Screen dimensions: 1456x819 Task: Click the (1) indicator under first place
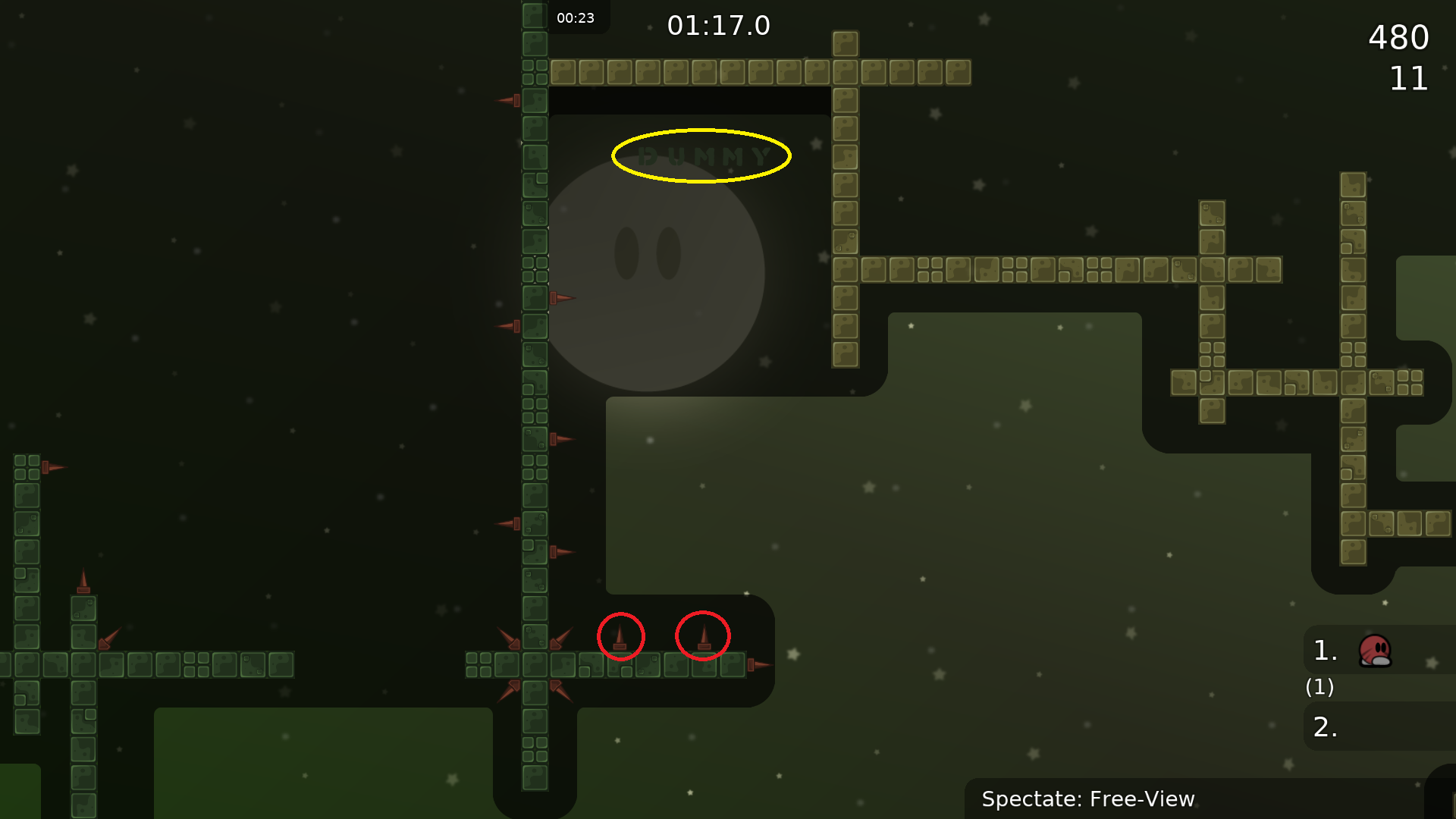pyautogui.click(x=1319, y=688)
